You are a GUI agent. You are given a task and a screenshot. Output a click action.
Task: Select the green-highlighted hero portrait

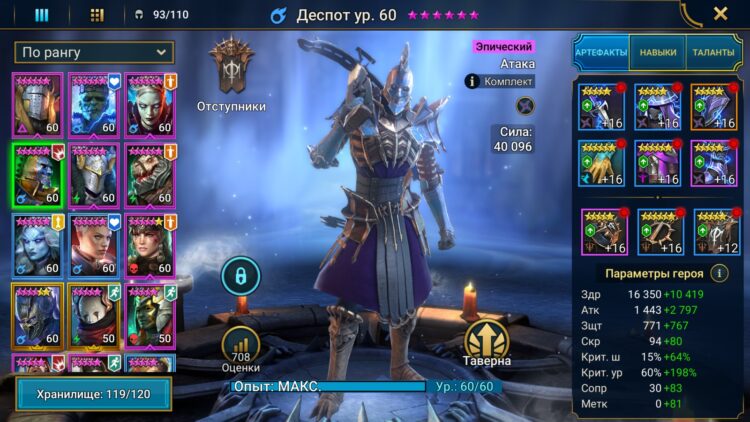(x=37, y=175)
